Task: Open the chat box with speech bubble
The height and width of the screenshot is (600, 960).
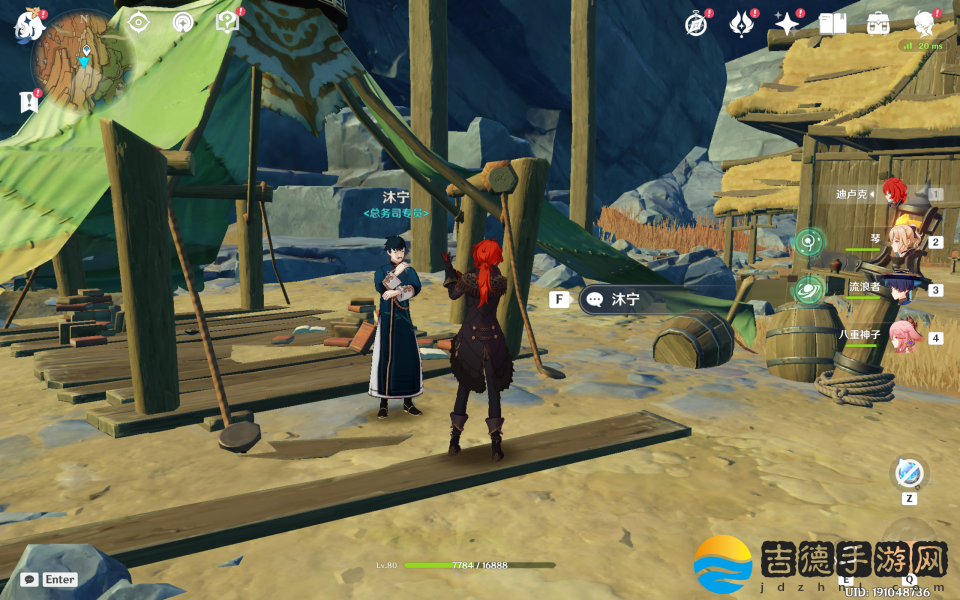Action: coord(49,579)
